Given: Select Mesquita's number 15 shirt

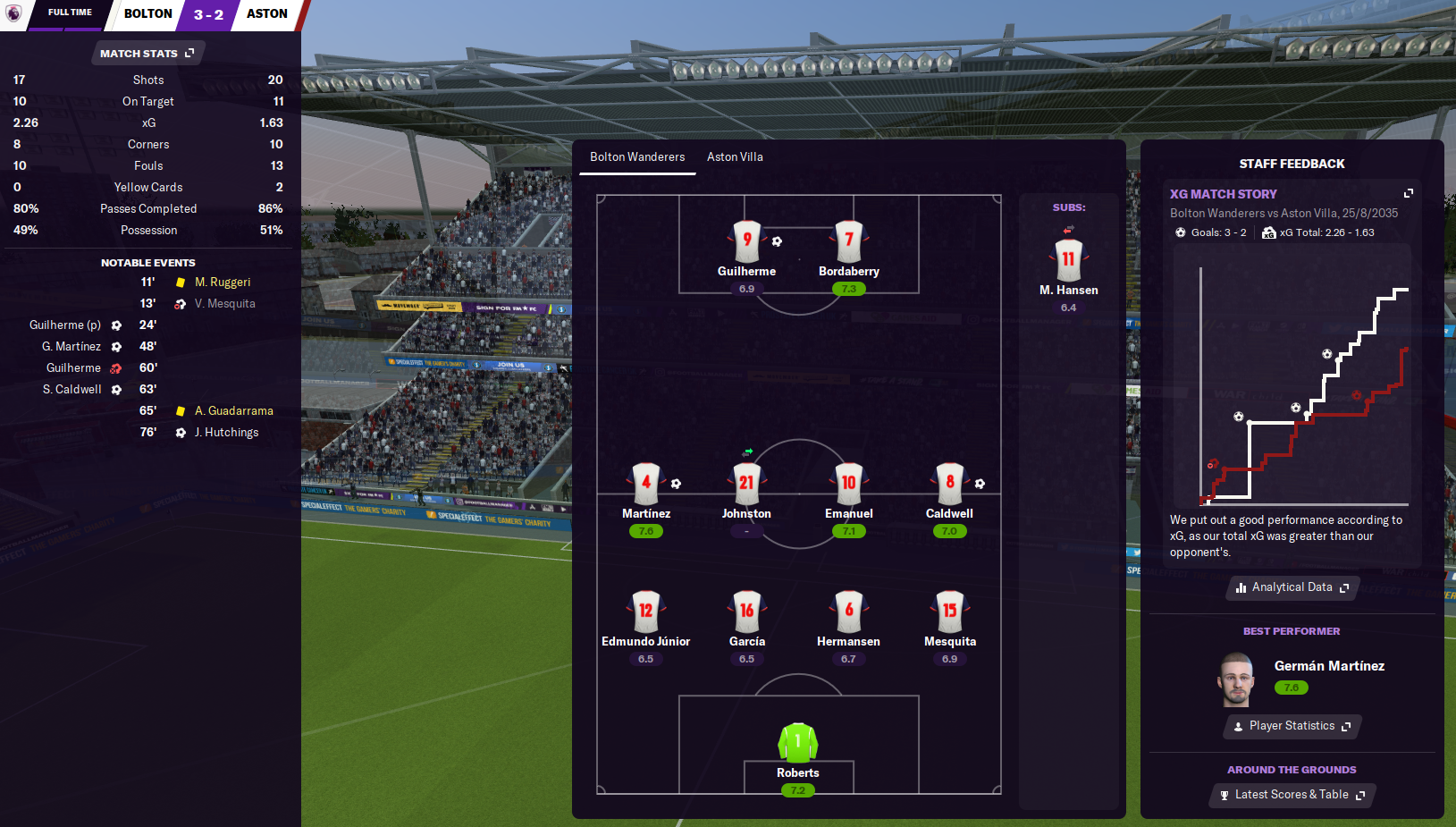Looking at the screenshot, I should [949, 611].
